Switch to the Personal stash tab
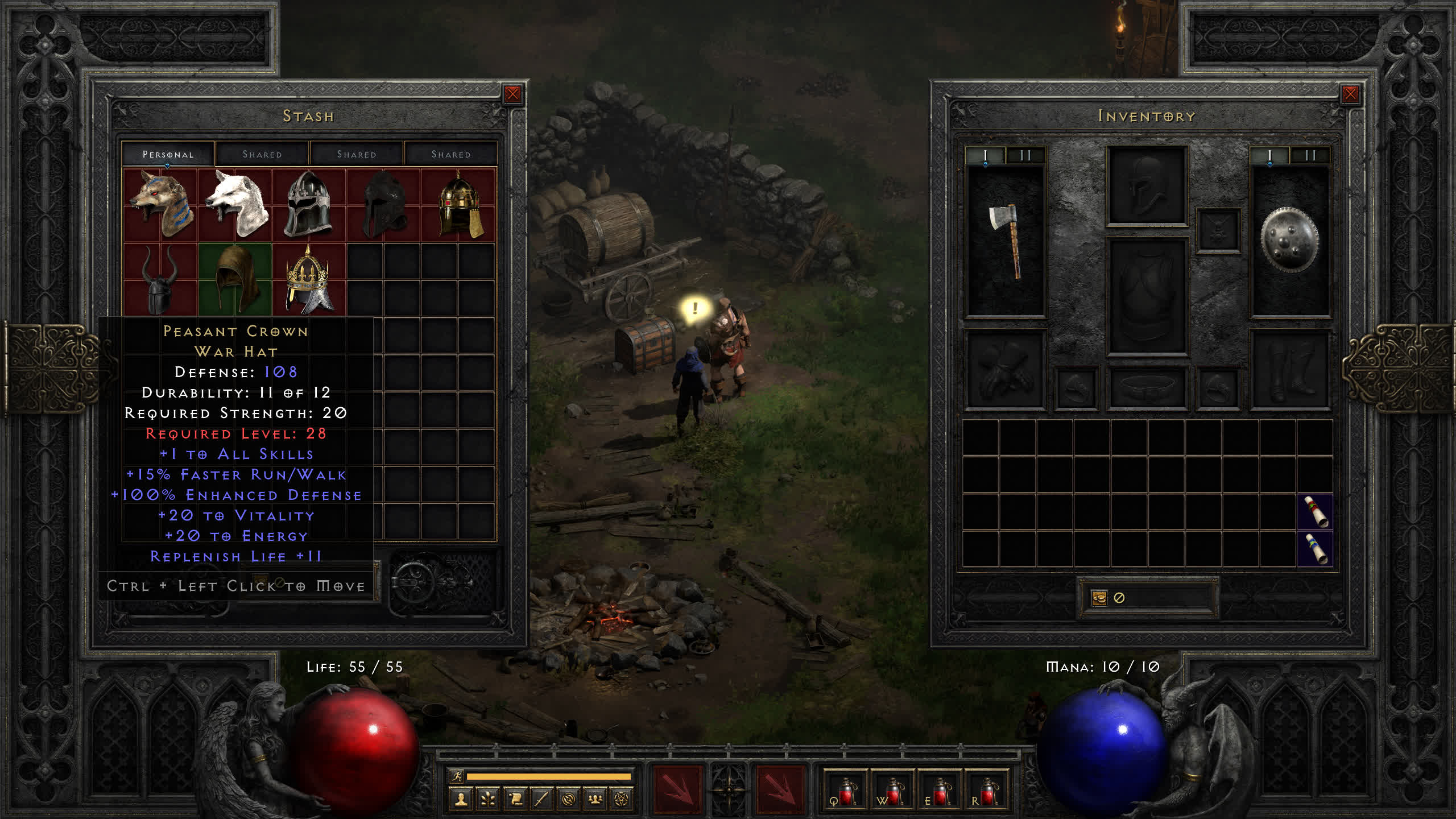Viewport: 1456px width, 819px height. click(x=168, y=154)
